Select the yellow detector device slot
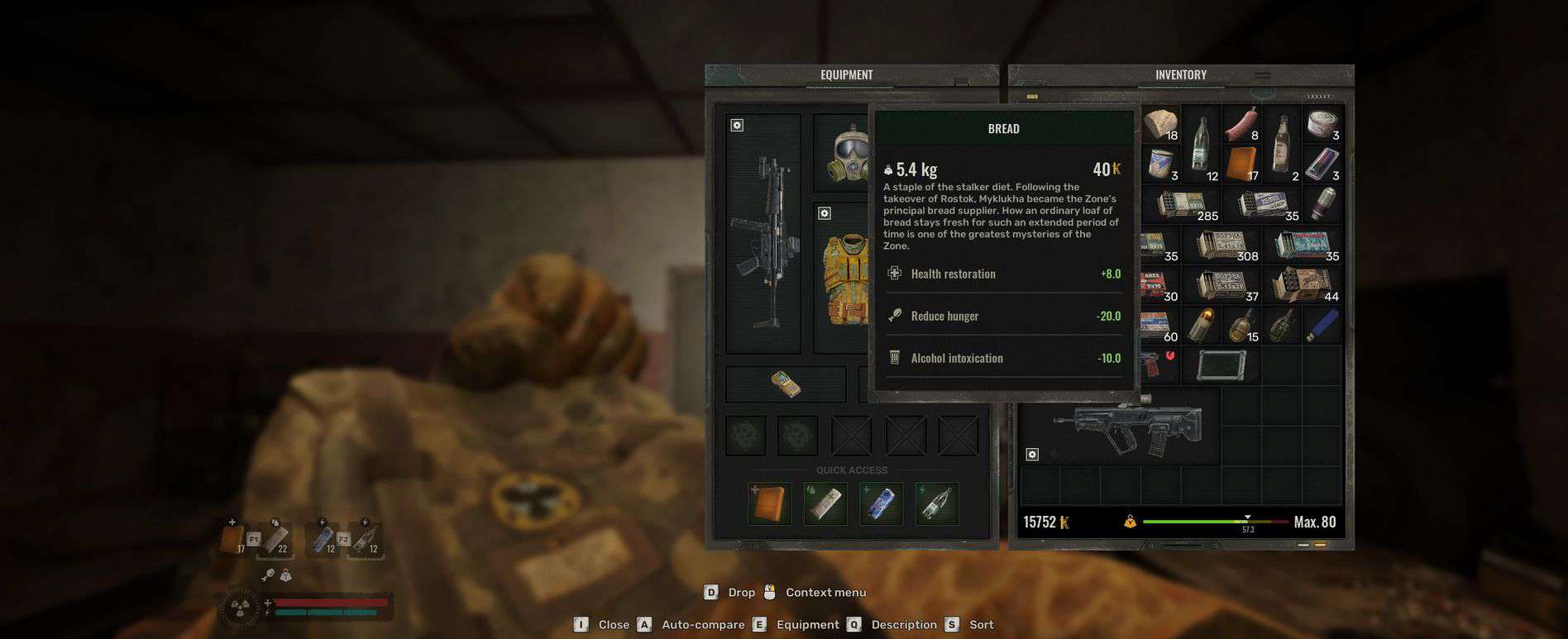The width and height of the screenshot is (1568, 639). tap(785, 384)
